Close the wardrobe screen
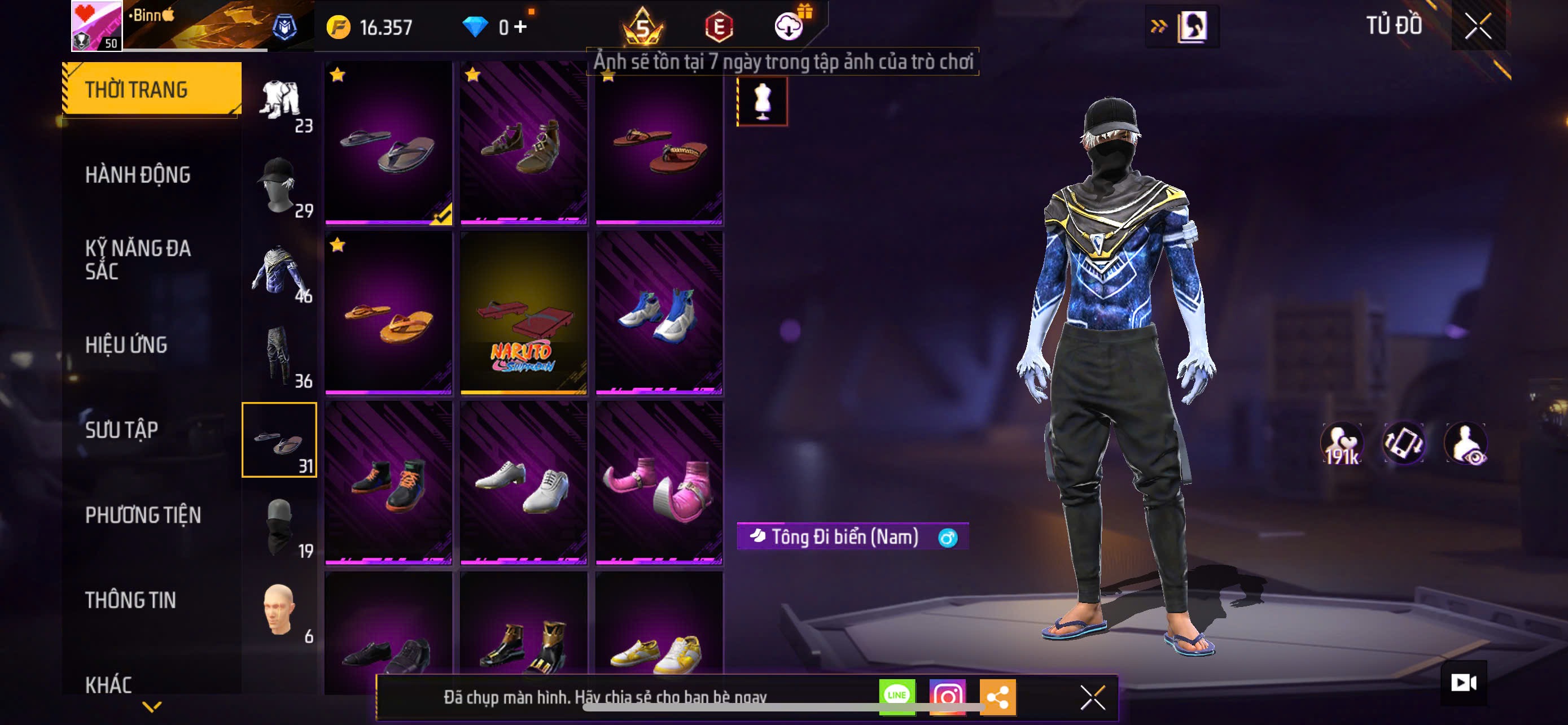The image size is (1568, 725). click(x=1477, y=26)
